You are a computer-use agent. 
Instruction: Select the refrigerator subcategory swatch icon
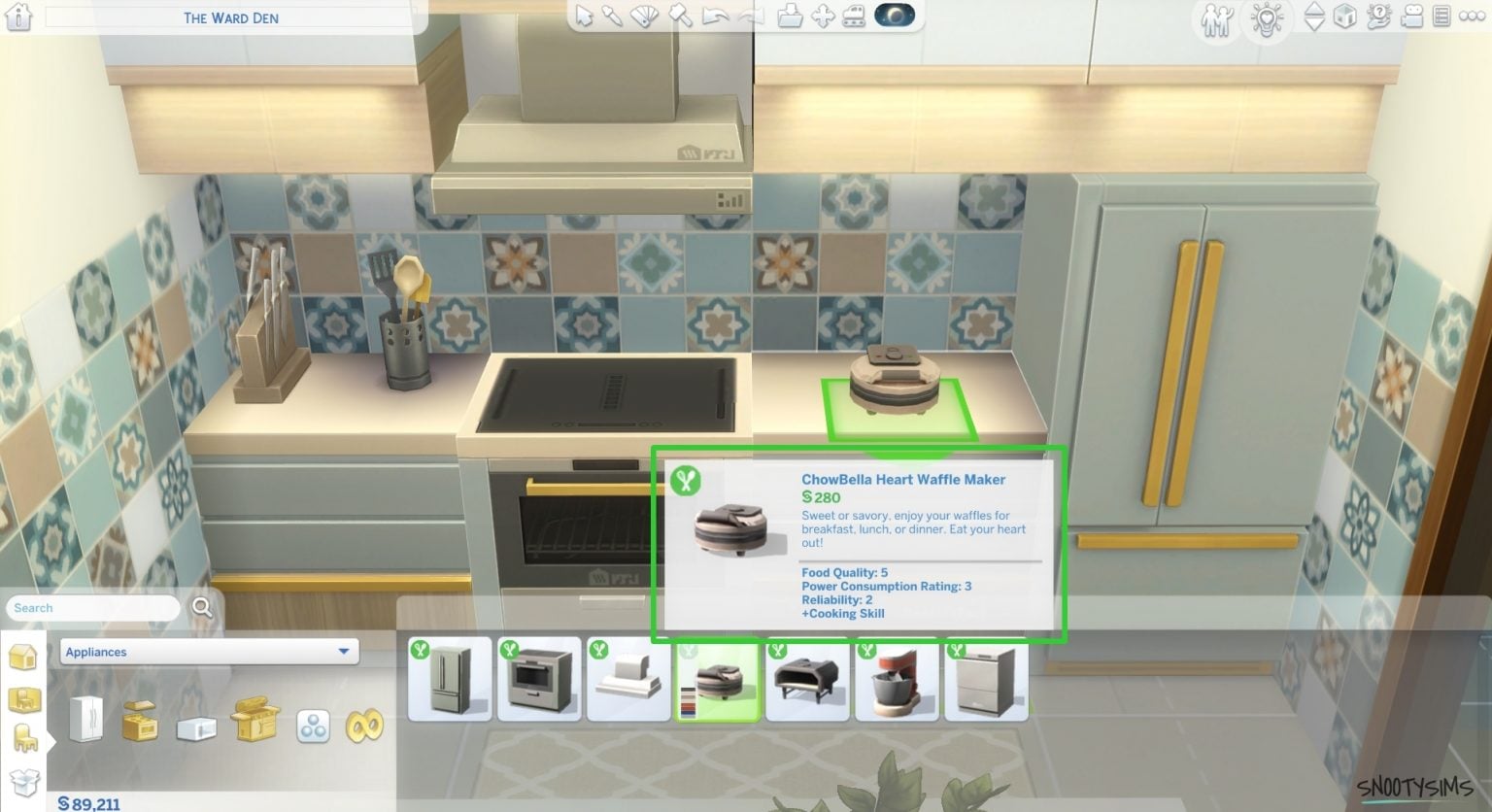tap(87, 721)
